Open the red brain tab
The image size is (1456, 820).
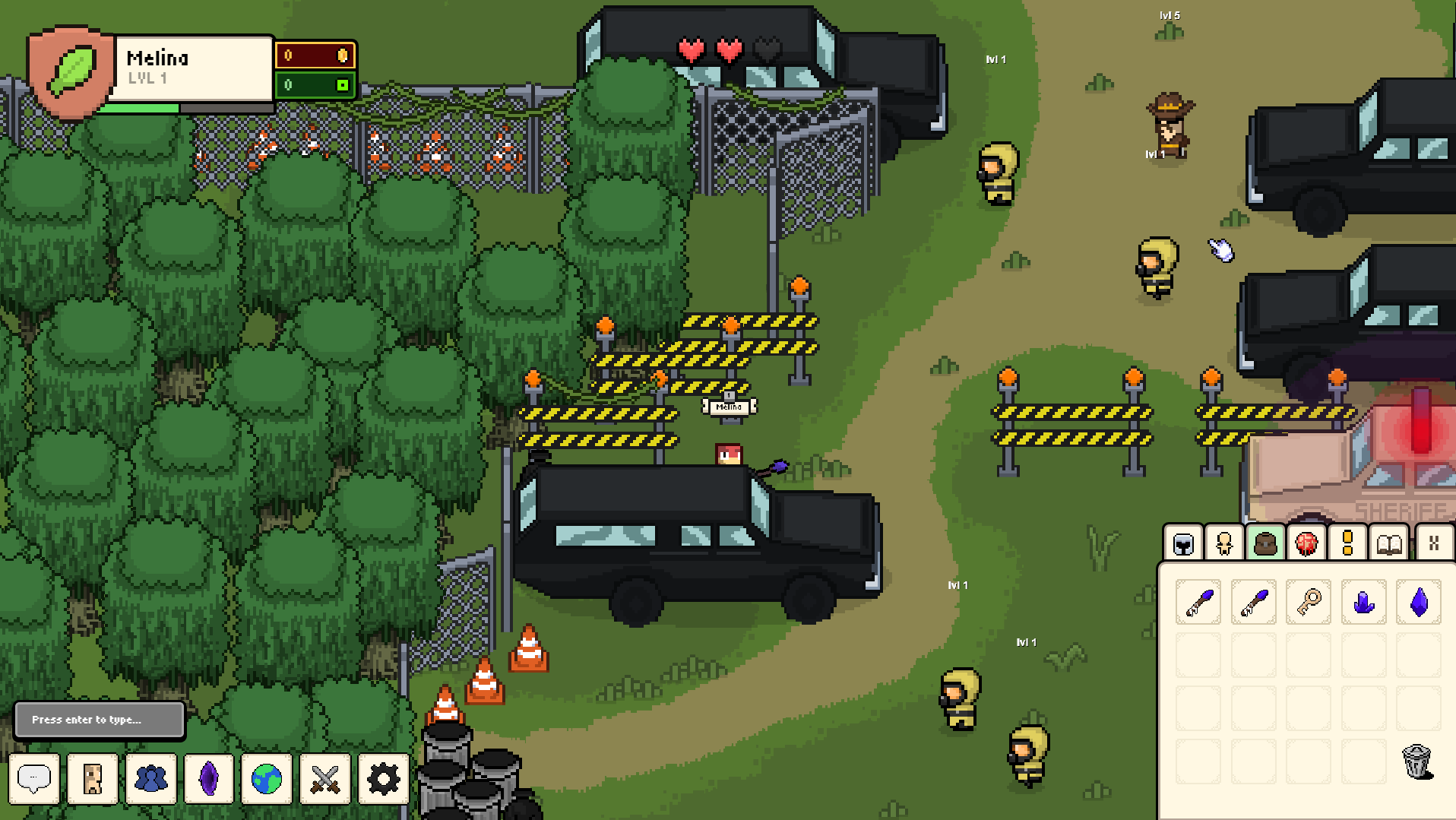(x=1306, y=543)
